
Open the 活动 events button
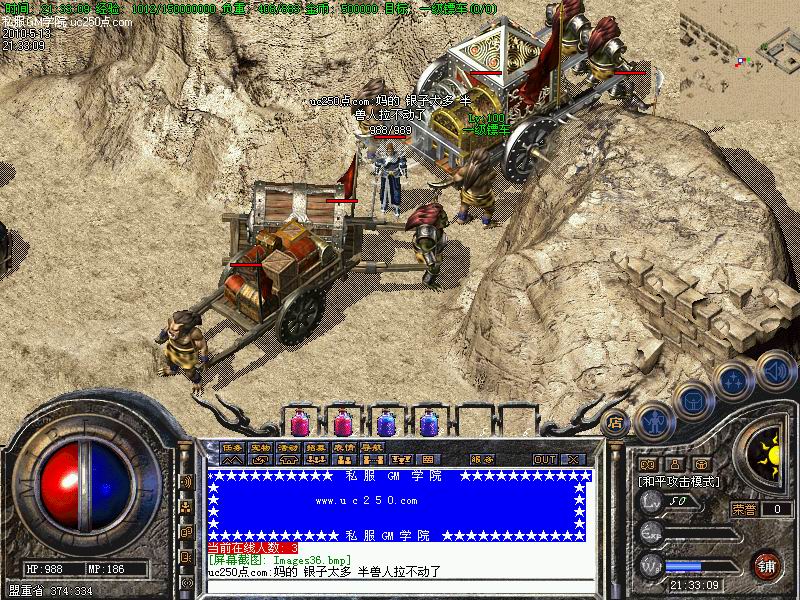tap(288, 447)
